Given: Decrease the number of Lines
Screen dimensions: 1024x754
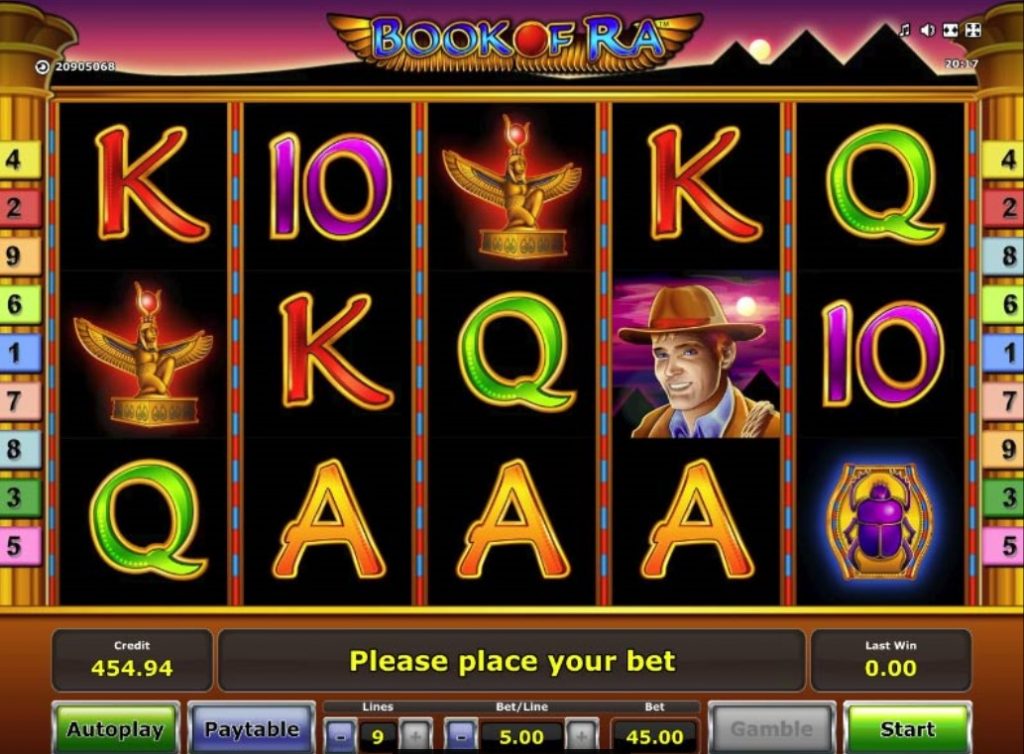Looking at the screenshot, I should 340,737.
